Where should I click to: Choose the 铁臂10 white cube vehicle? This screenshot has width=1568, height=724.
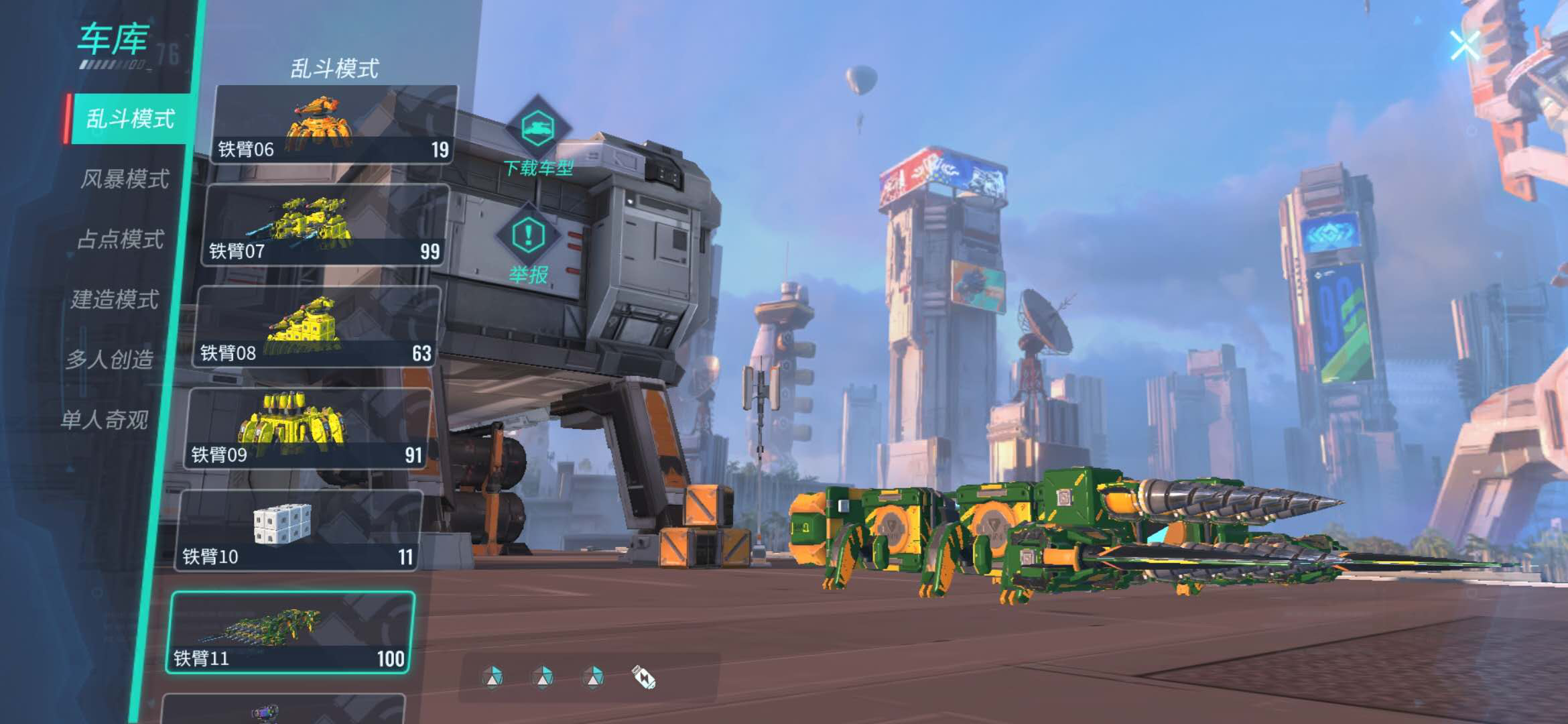point(298,531)
